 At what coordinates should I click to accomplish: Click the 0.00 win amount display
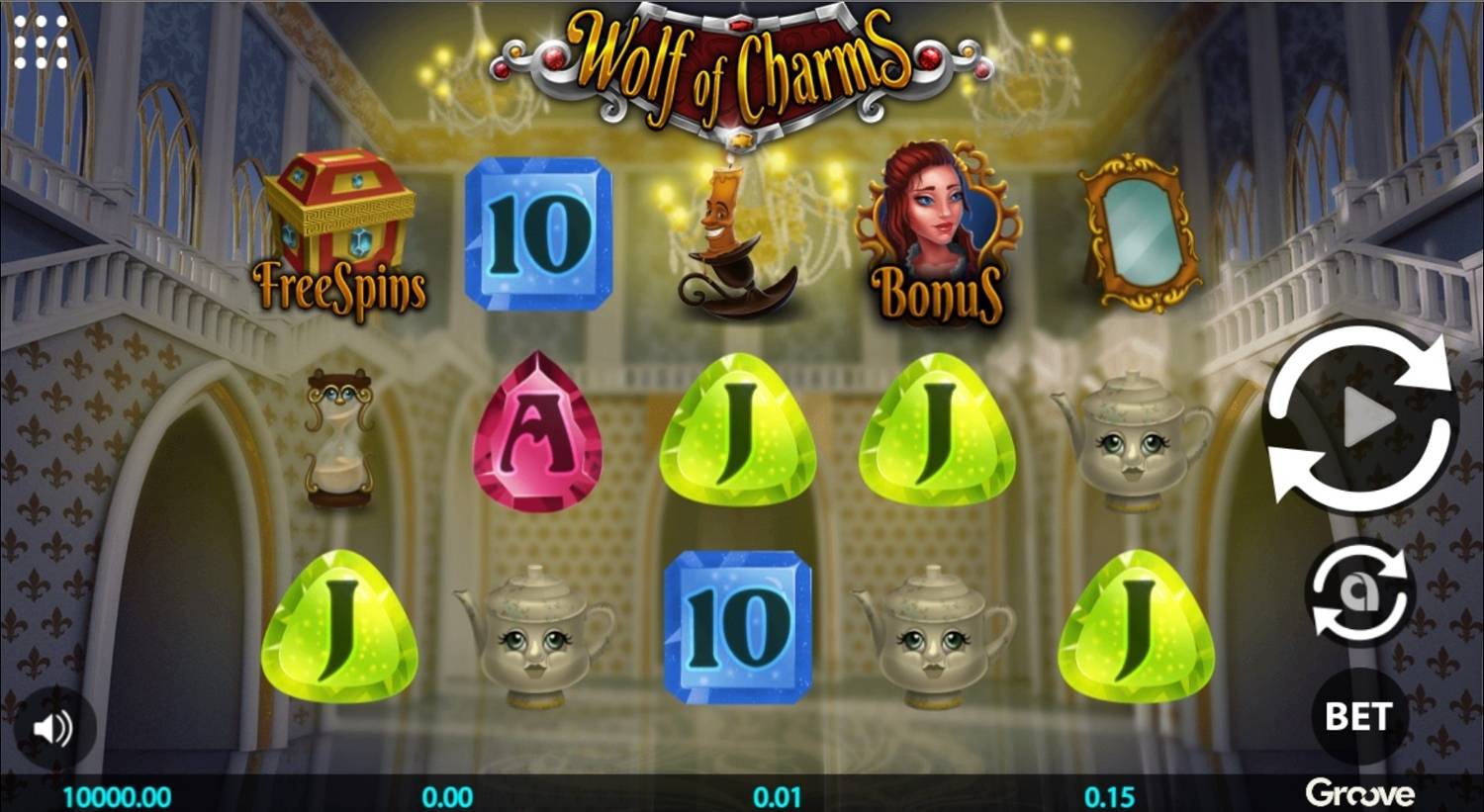[449, 793]
